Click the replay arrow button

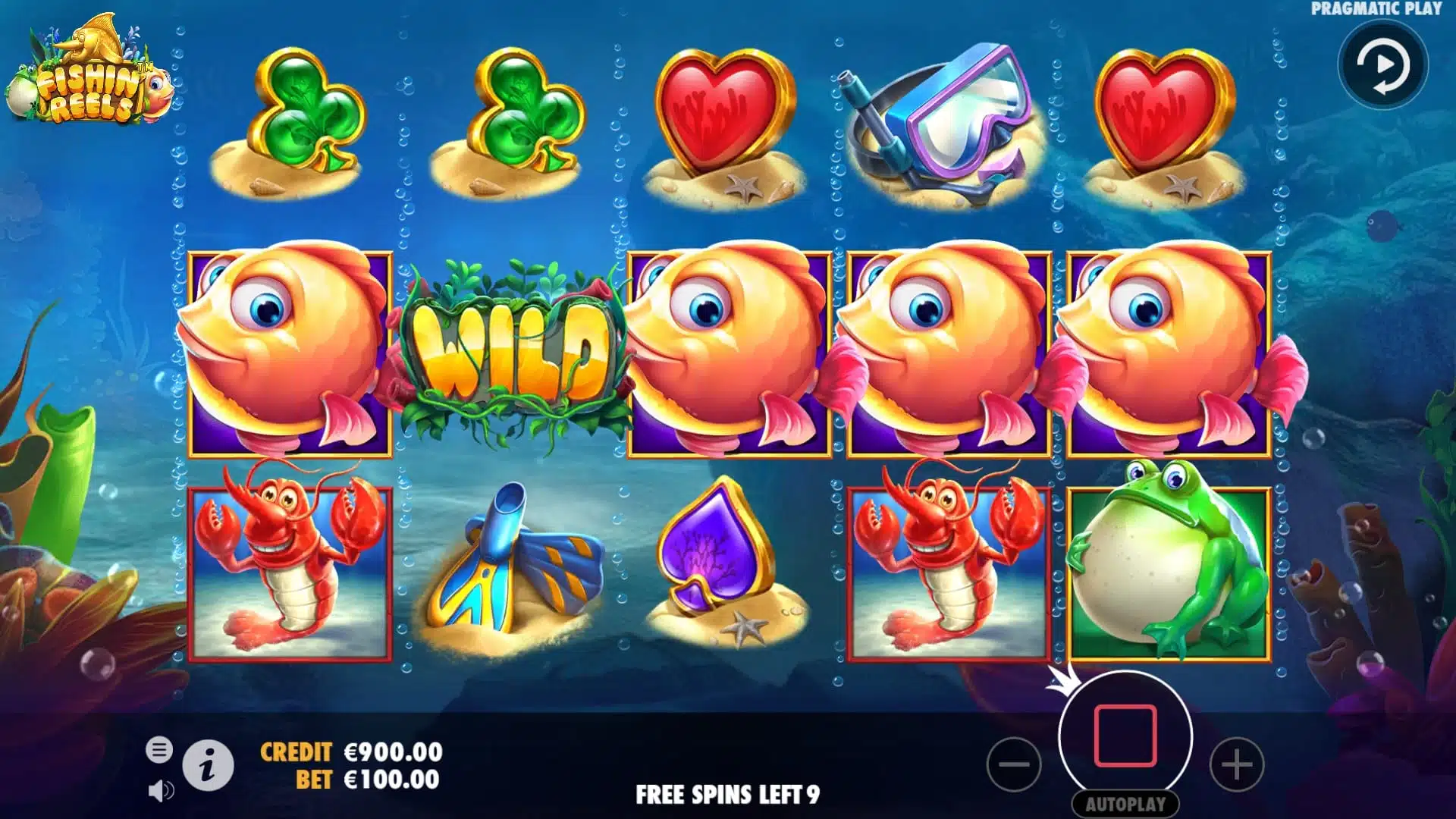[1382, 66]
